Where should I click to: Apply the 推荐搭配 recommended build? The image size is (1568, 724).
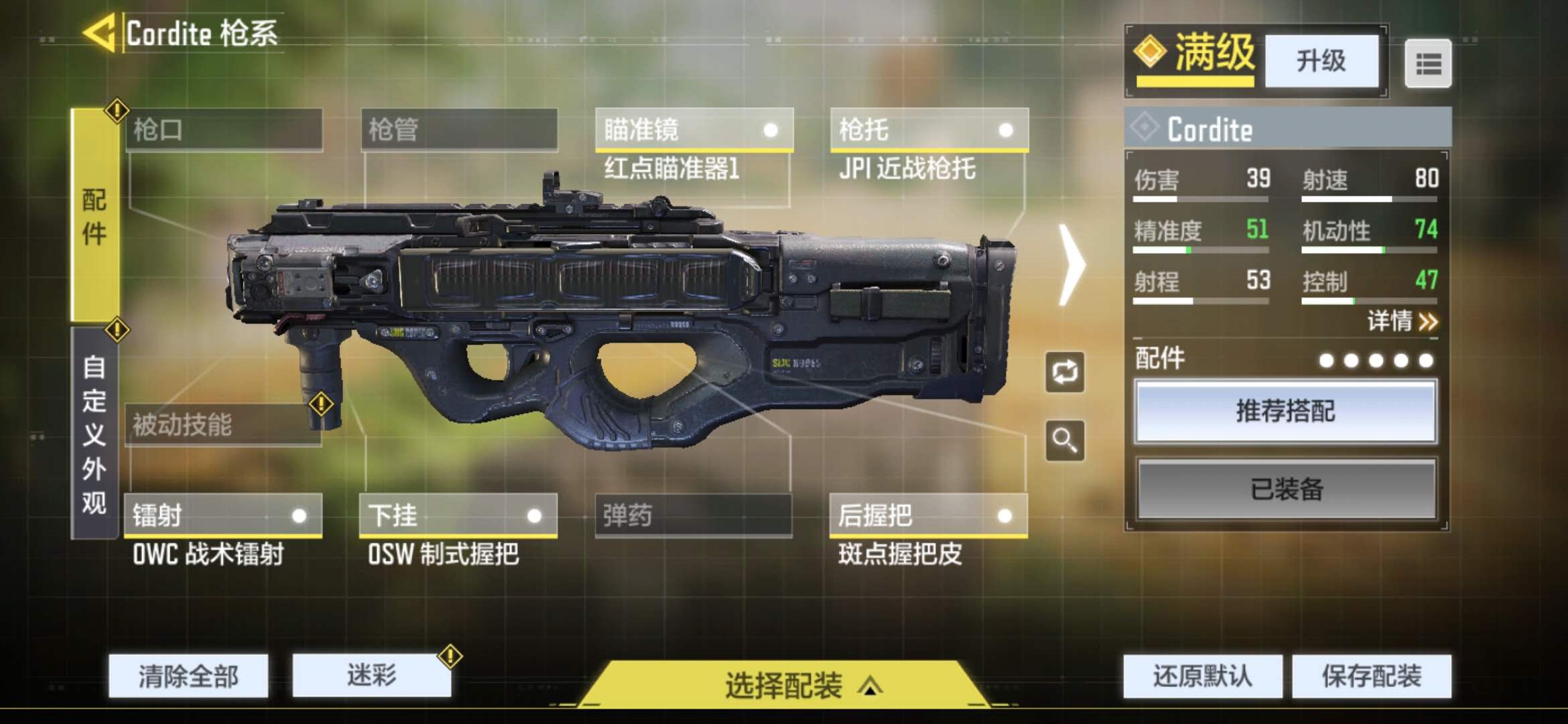click(x=1285, y=411)
